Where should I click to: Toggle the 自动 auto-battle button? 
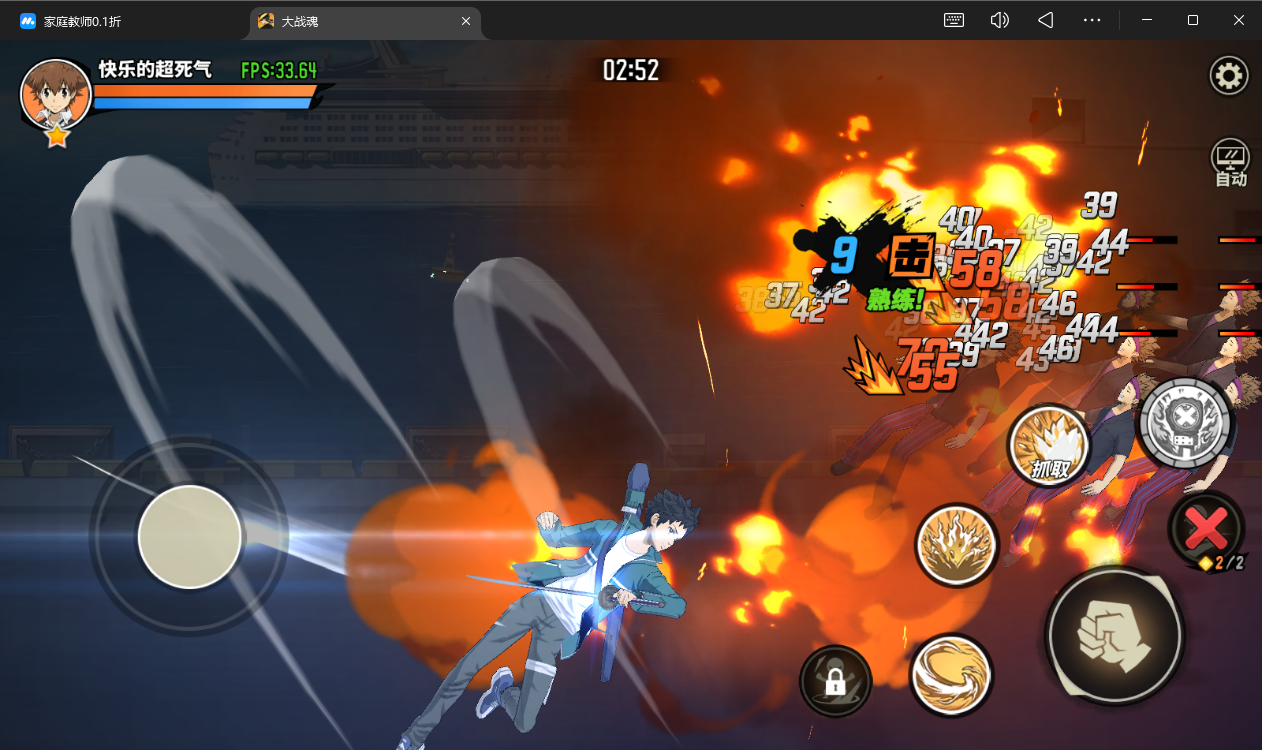pos(1230,163)
